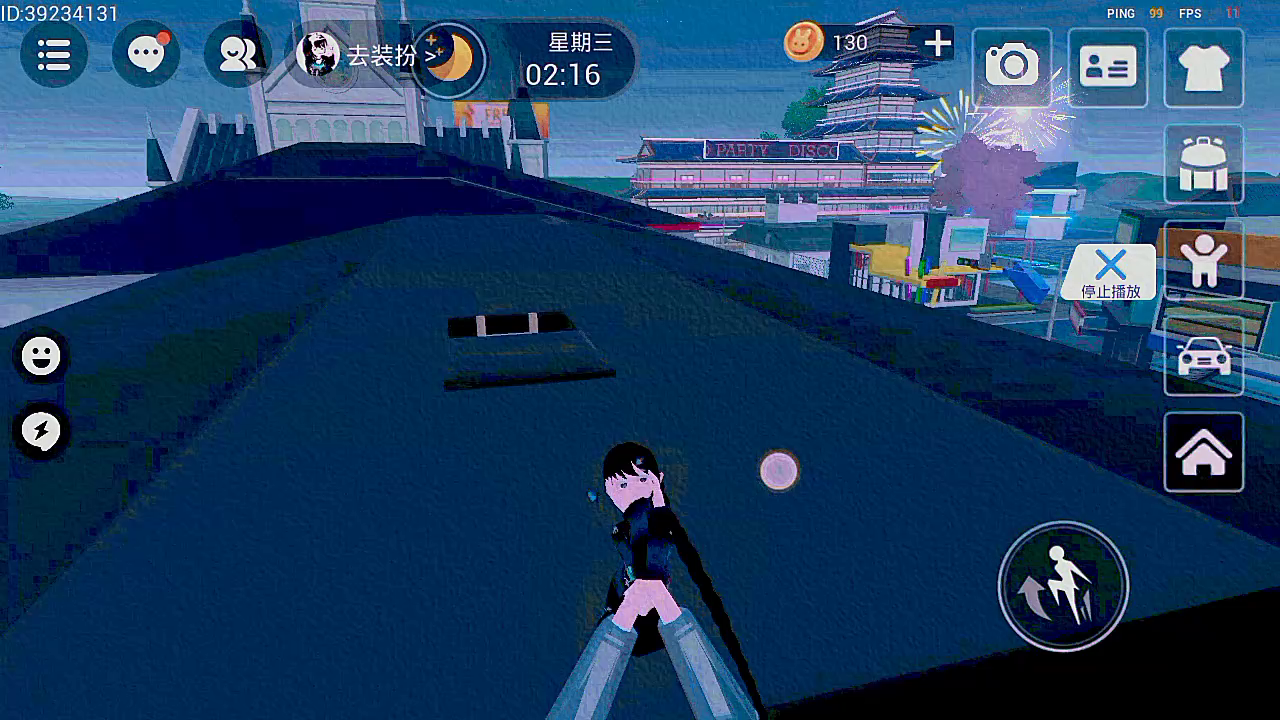Open the camera photo mode
Screen dimensions: 1280x720
[1012, 67]
